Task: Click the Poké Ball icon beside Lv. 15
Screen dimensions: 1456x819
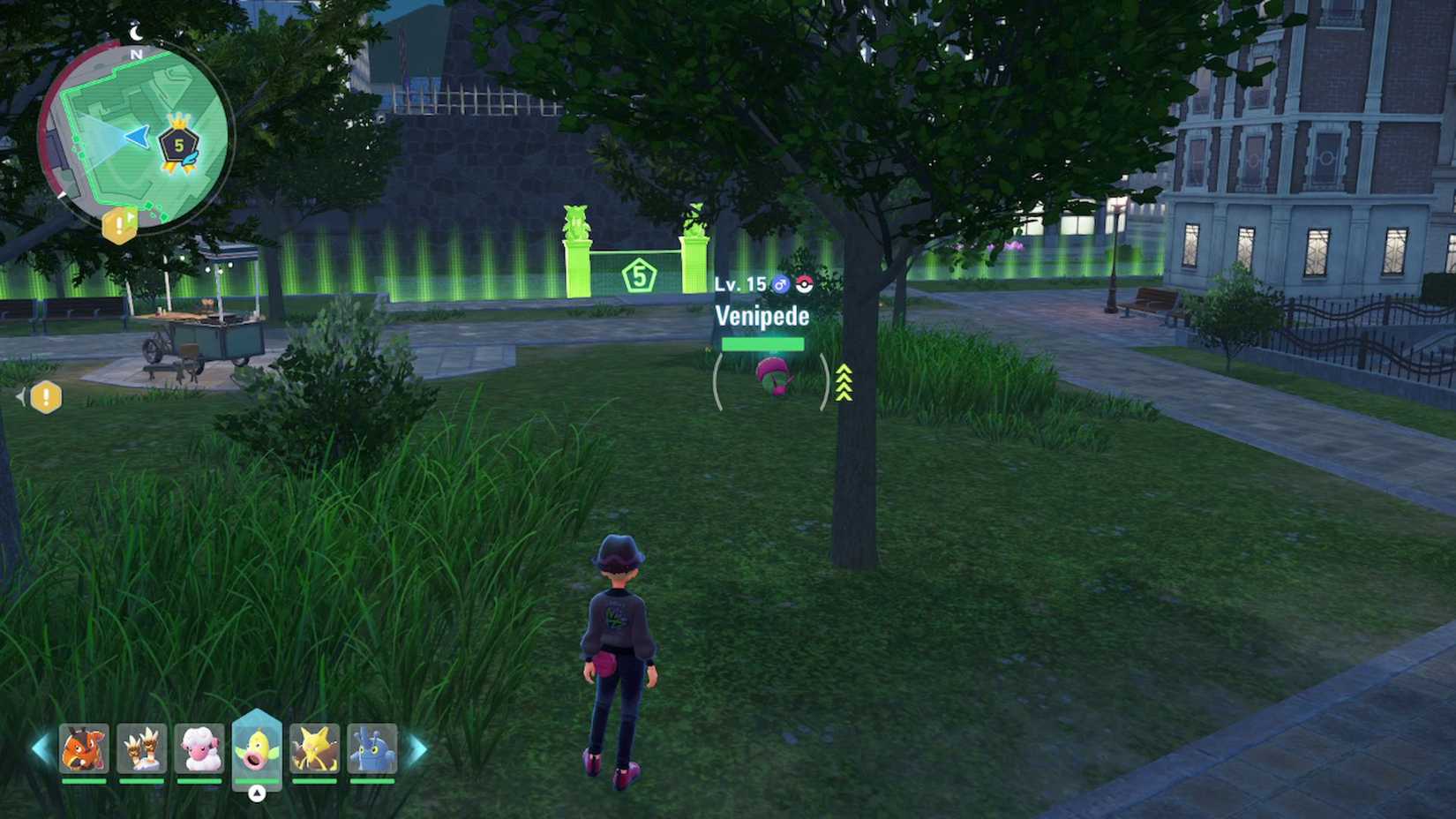Action: 801,283
